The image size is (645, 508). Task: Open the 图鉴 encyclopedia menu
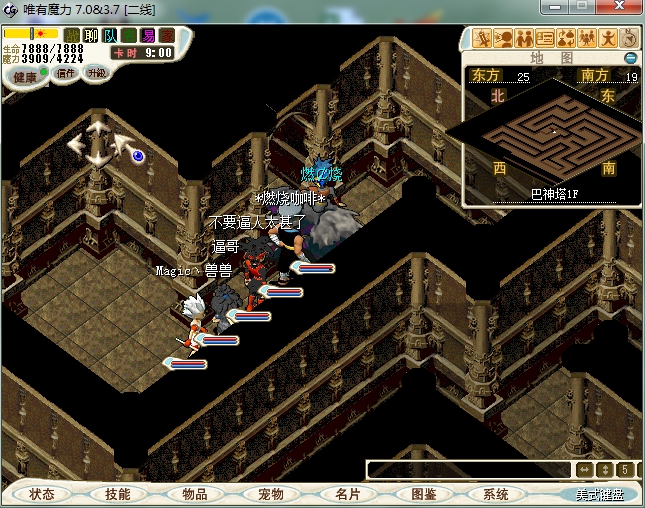pos(422,494)
